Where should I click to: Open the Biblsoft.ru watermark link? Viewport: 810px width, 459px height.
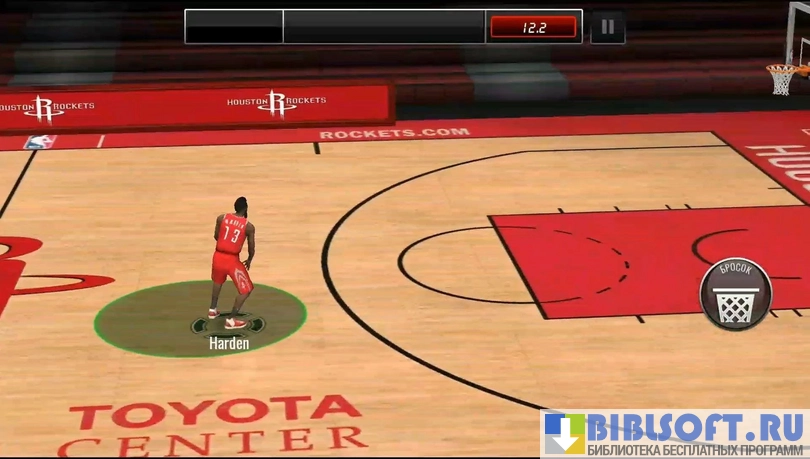coord(675,433)
